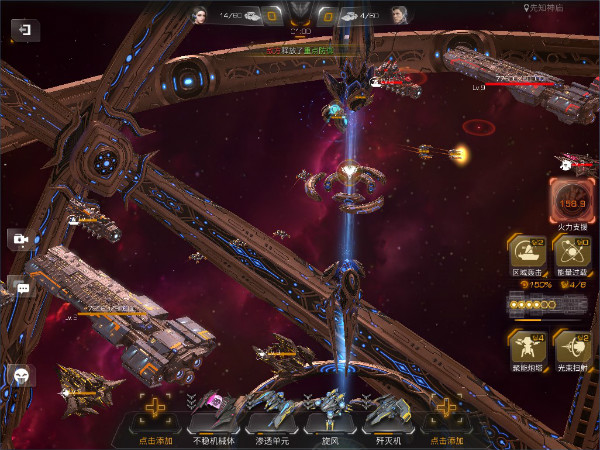Fire the 光束扫射 beam sweep skill
600x450 pixels.
(x=573, y=348)
